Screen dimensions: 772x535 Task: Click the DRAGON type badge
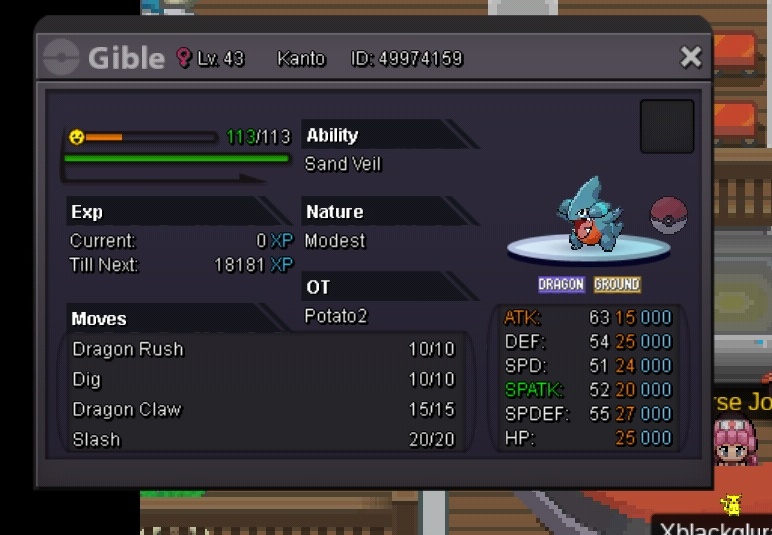(x=561, y=285)
